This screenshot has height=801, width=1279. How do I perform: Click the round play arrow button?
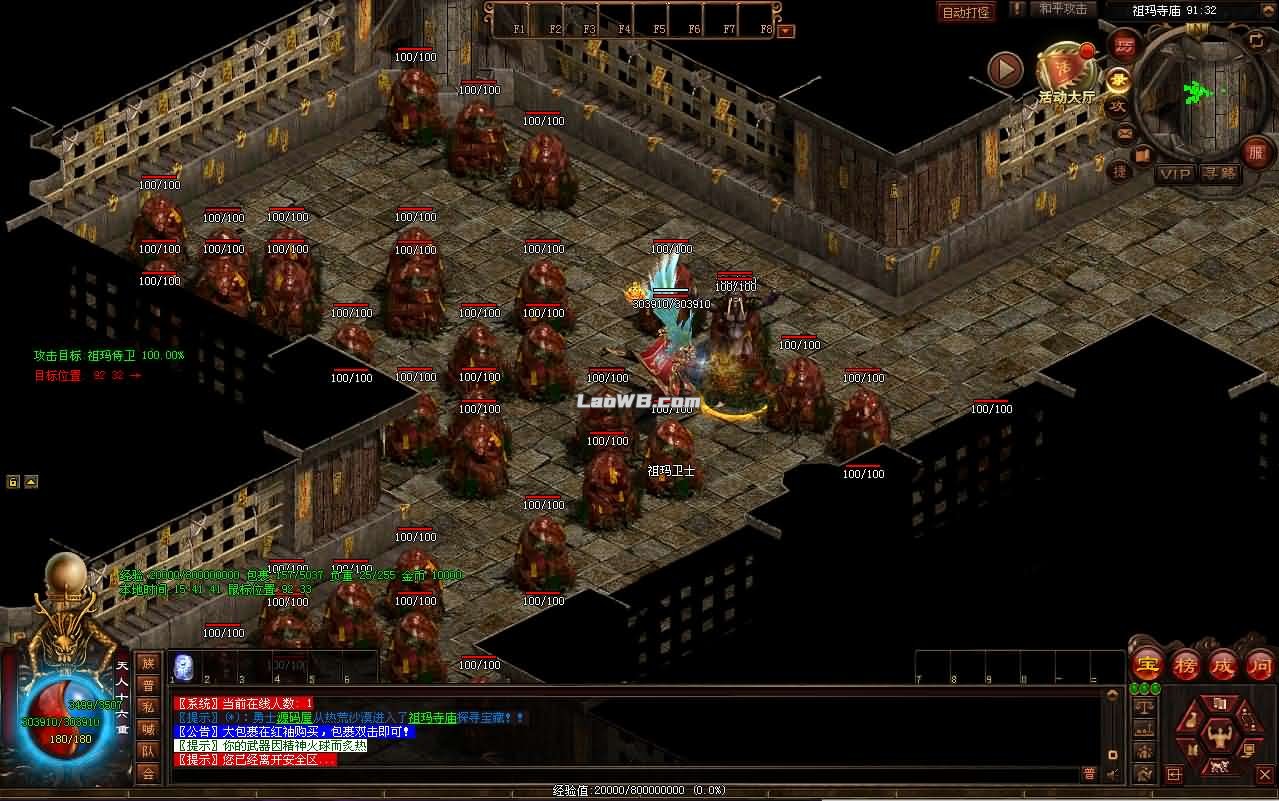coord(1005,69)
